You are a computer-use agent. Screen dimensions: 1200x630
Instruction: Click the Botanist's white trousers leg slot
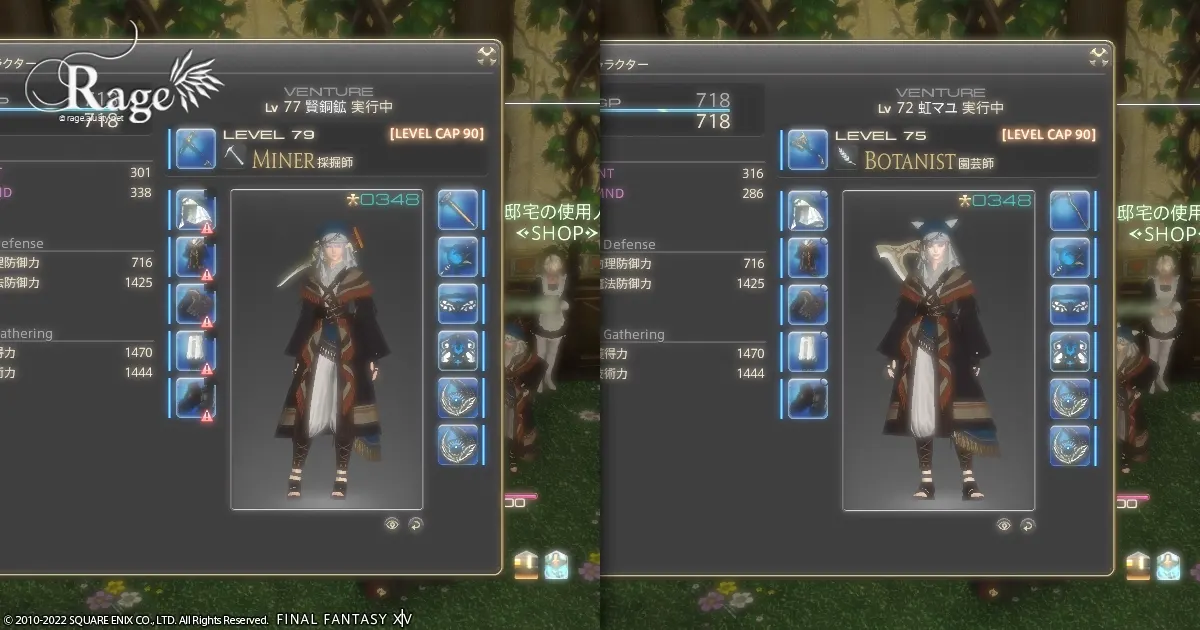807,351
